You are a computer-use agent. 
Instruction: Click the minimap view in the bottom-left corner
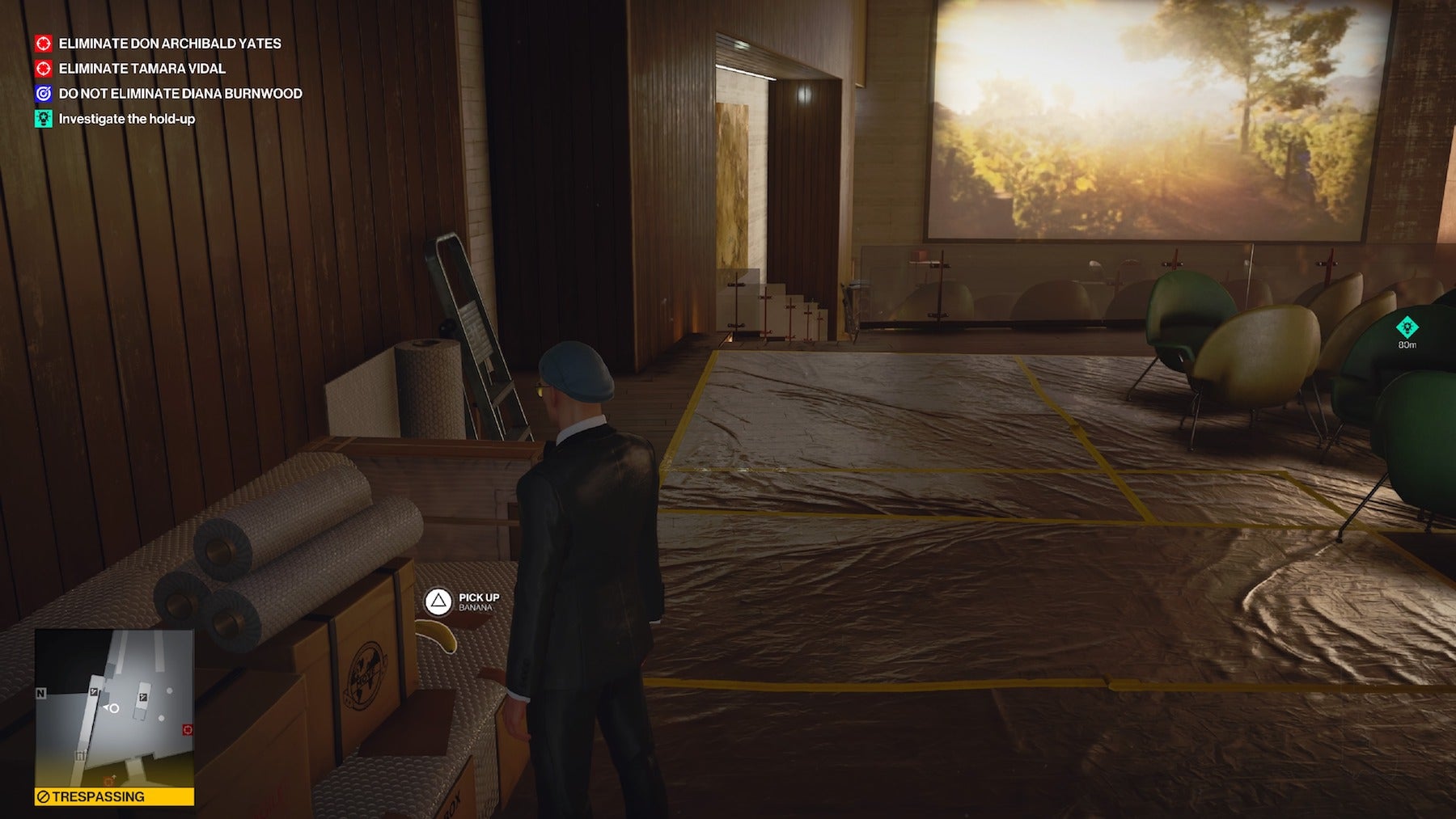click(x=113, y=711)
